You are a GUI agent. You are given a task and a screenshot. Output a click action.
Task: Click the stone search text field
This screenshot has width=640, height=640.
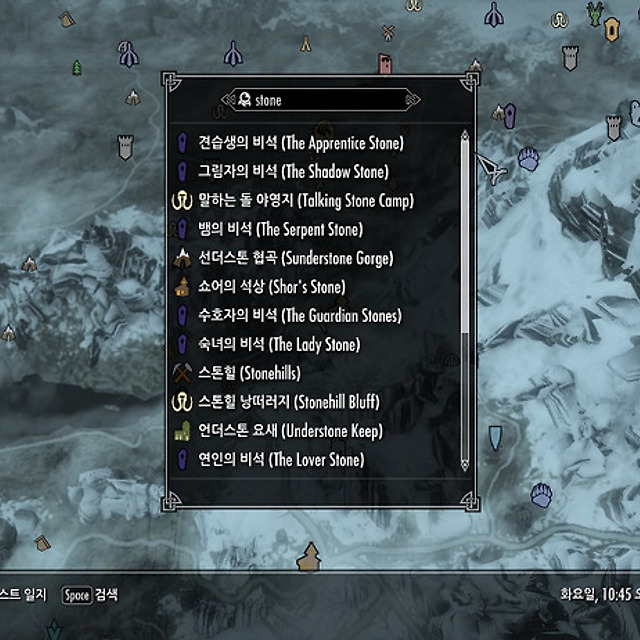[320, 100]
